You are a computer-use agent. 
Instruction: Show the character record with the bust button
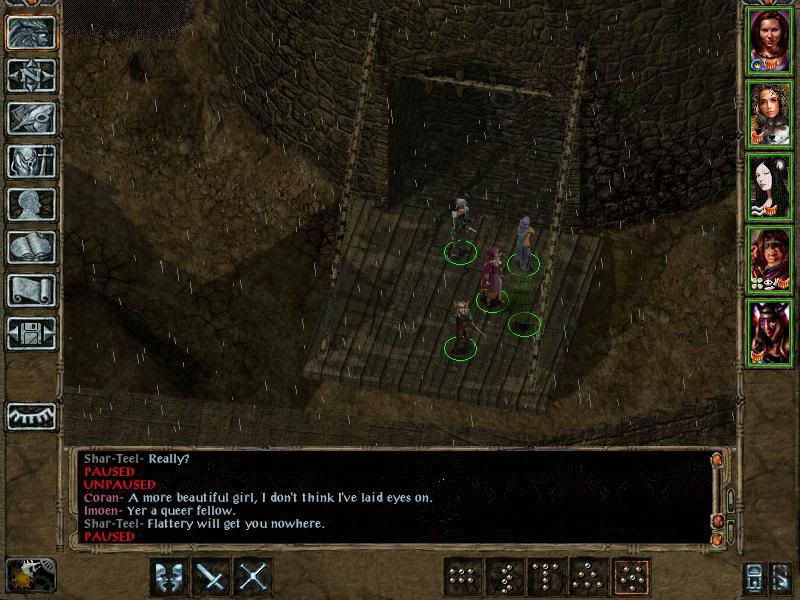coord(31,204)
